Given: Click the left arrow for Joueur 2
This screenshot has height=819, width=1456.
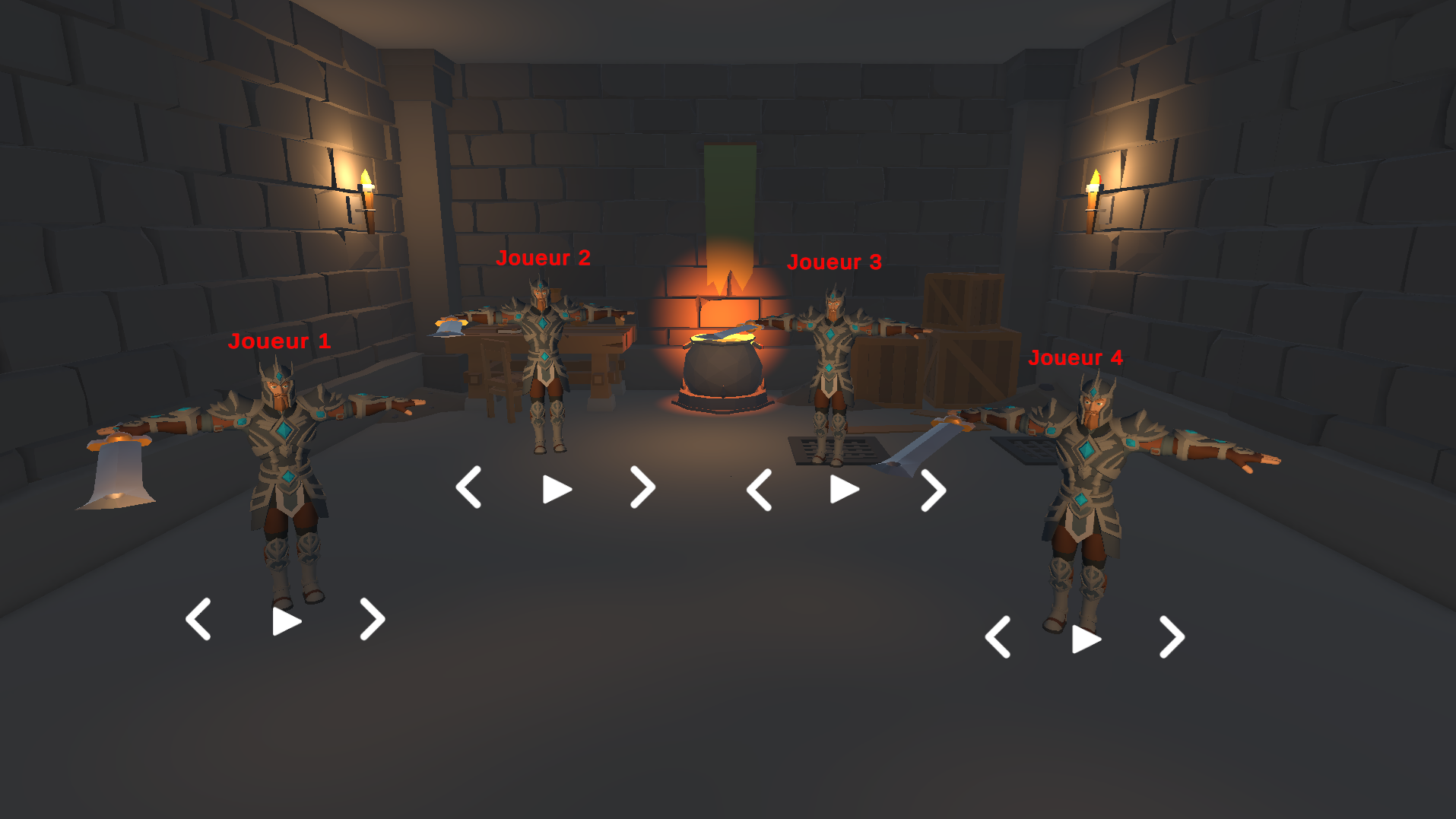Looking at the screenshot, I should (469, 489).
